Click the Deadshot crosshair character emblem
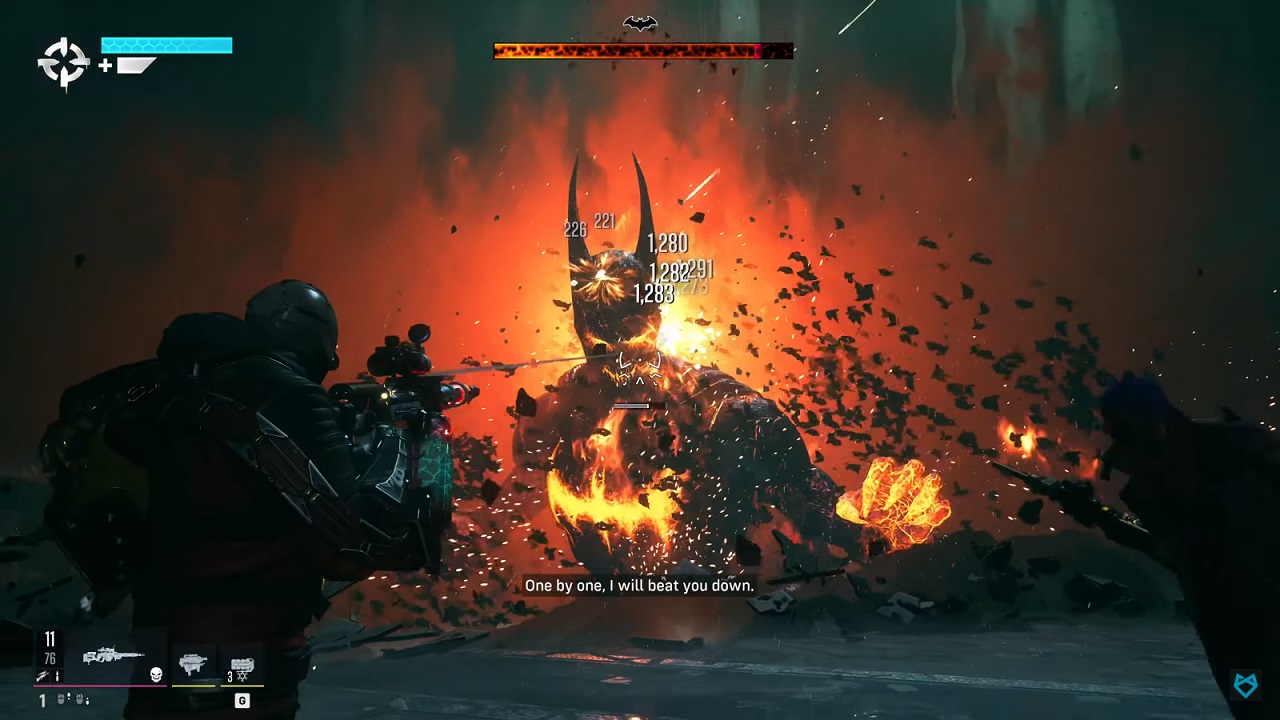The height and width of the screenshot is (720, 1280). tap(63, 63)
